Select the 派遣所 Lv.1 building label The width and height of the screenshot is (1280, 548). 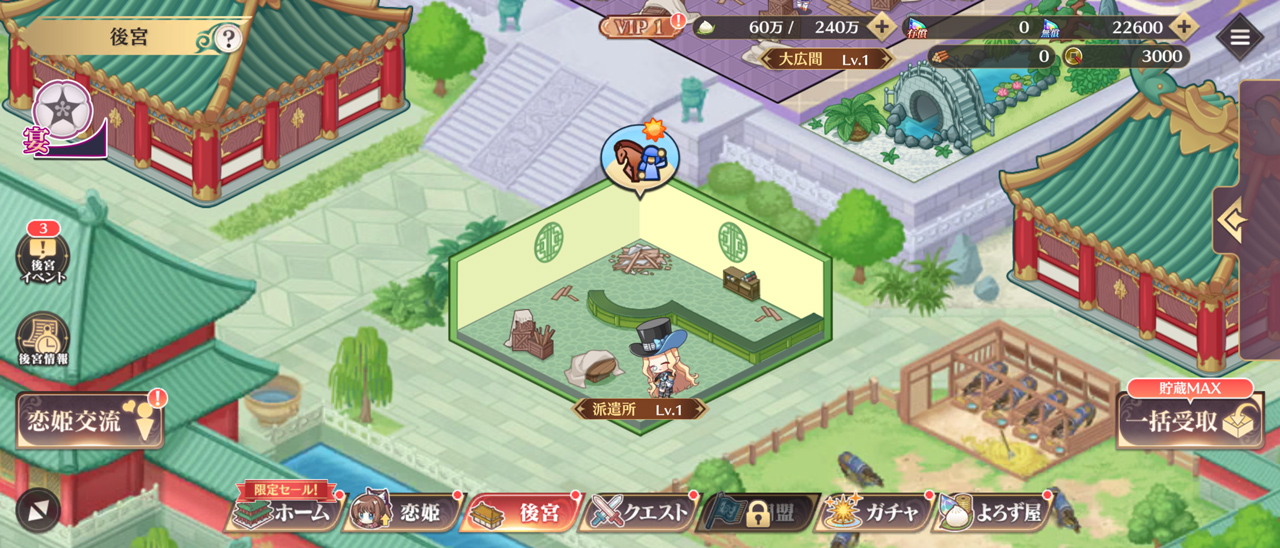tap(640, 409)
